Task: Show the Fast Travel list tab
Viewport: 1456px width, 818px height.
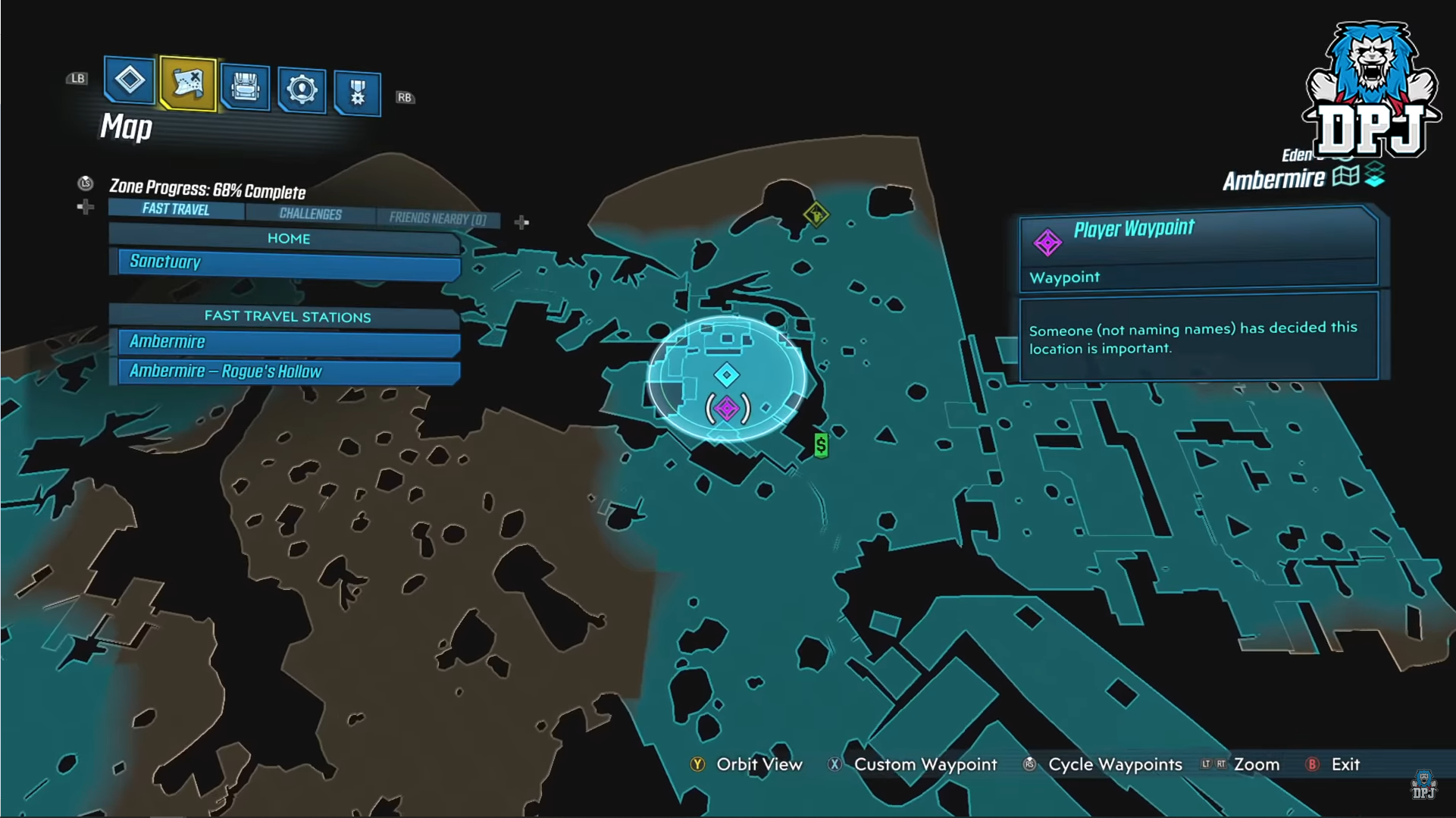Action: [x=176, y=209]
